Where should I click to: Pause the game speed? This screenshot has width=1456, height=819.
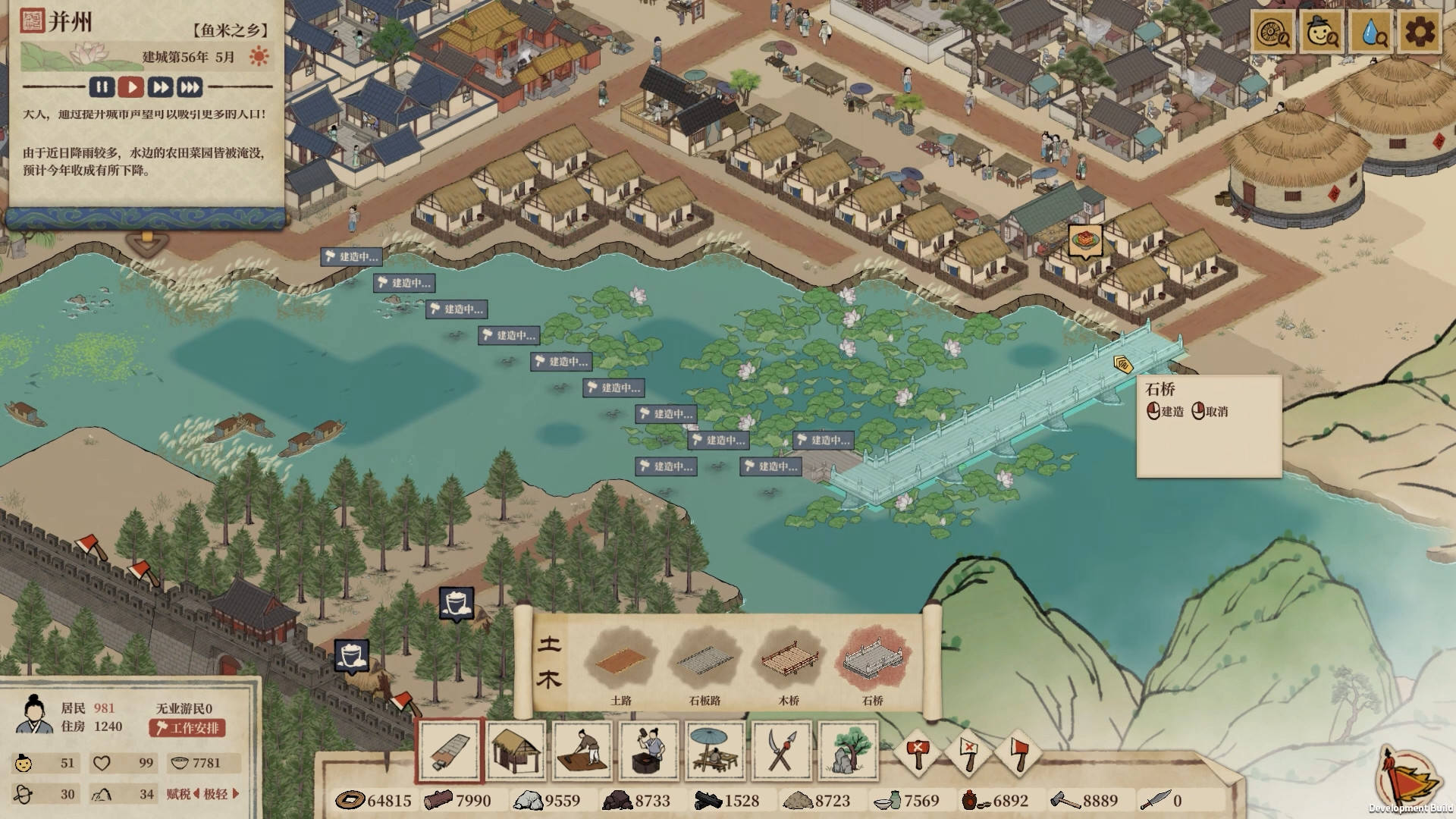pos(102,87)
